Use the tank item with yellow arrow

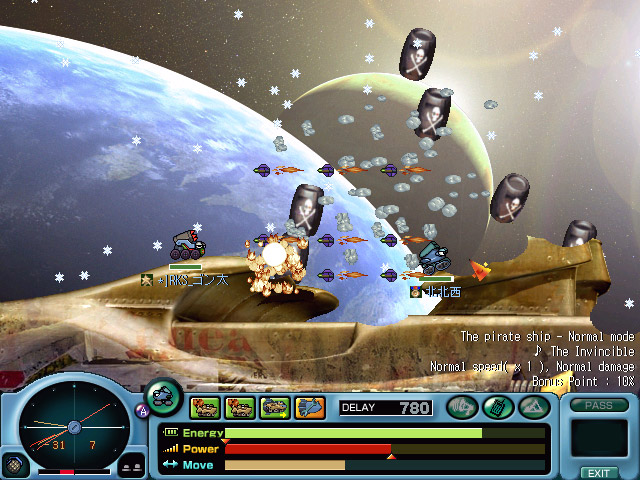(275, 407)
